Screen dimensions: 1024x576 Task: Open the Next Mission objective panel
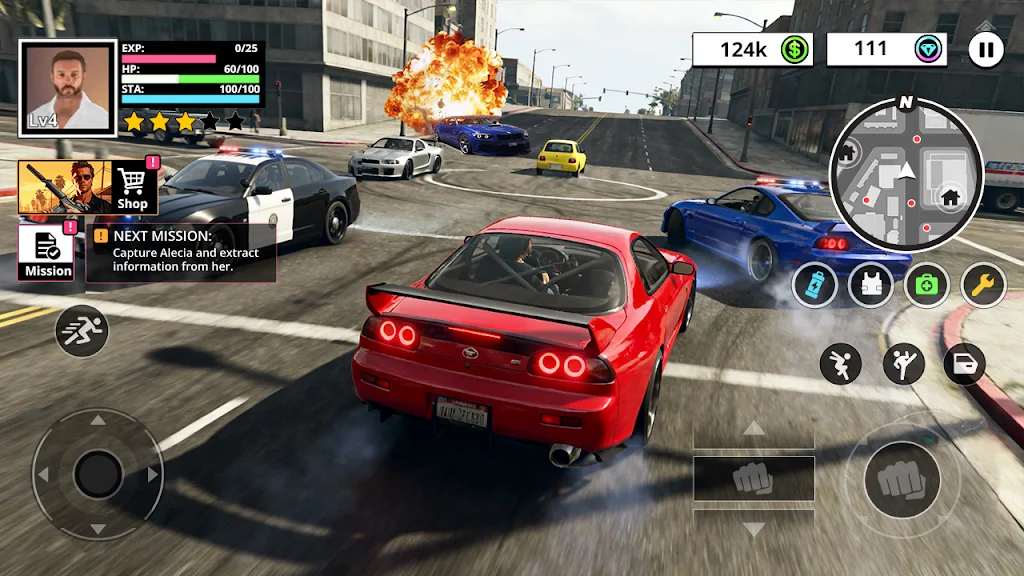point(181,252)
